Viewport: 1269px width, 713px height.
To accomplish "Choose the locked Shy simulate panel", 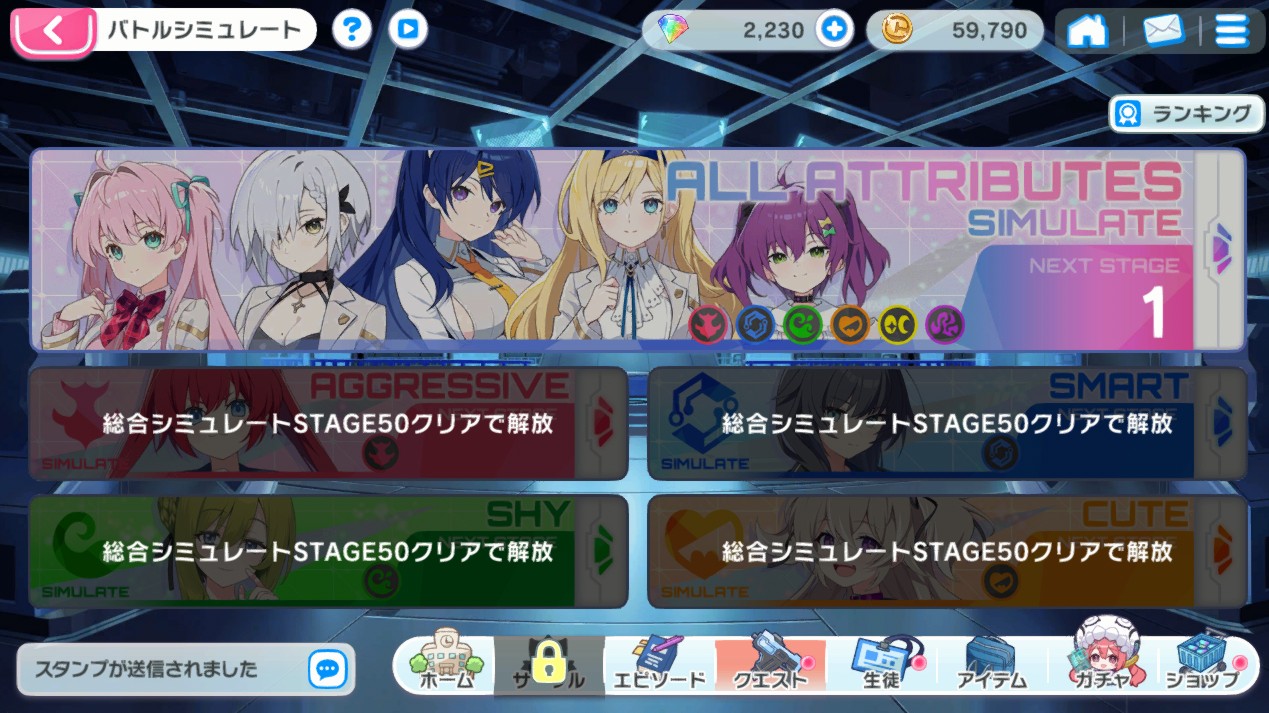I will [328, 551].
